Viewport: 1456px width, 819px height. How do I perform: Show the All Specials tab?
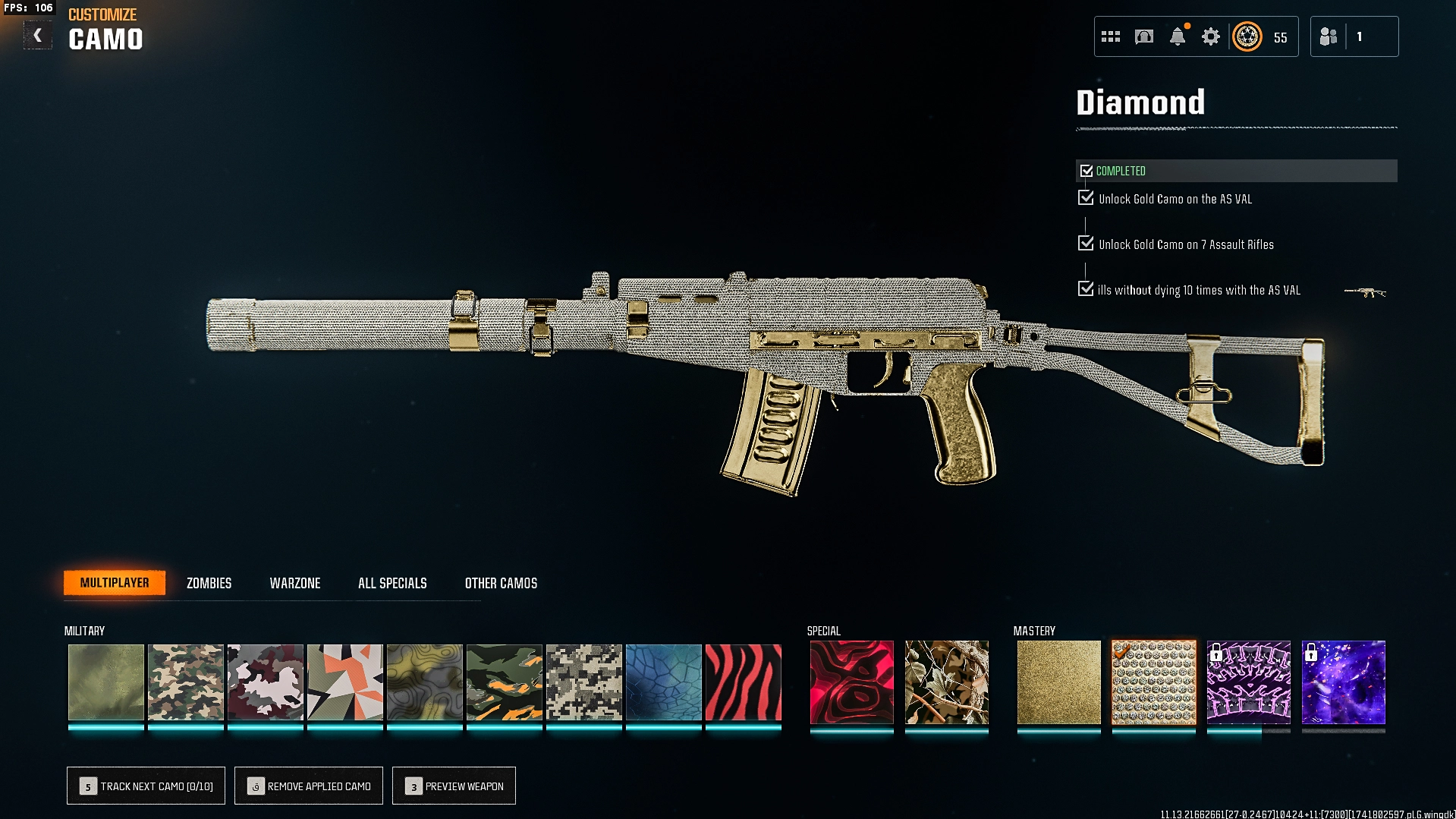[x=392, y=583]
